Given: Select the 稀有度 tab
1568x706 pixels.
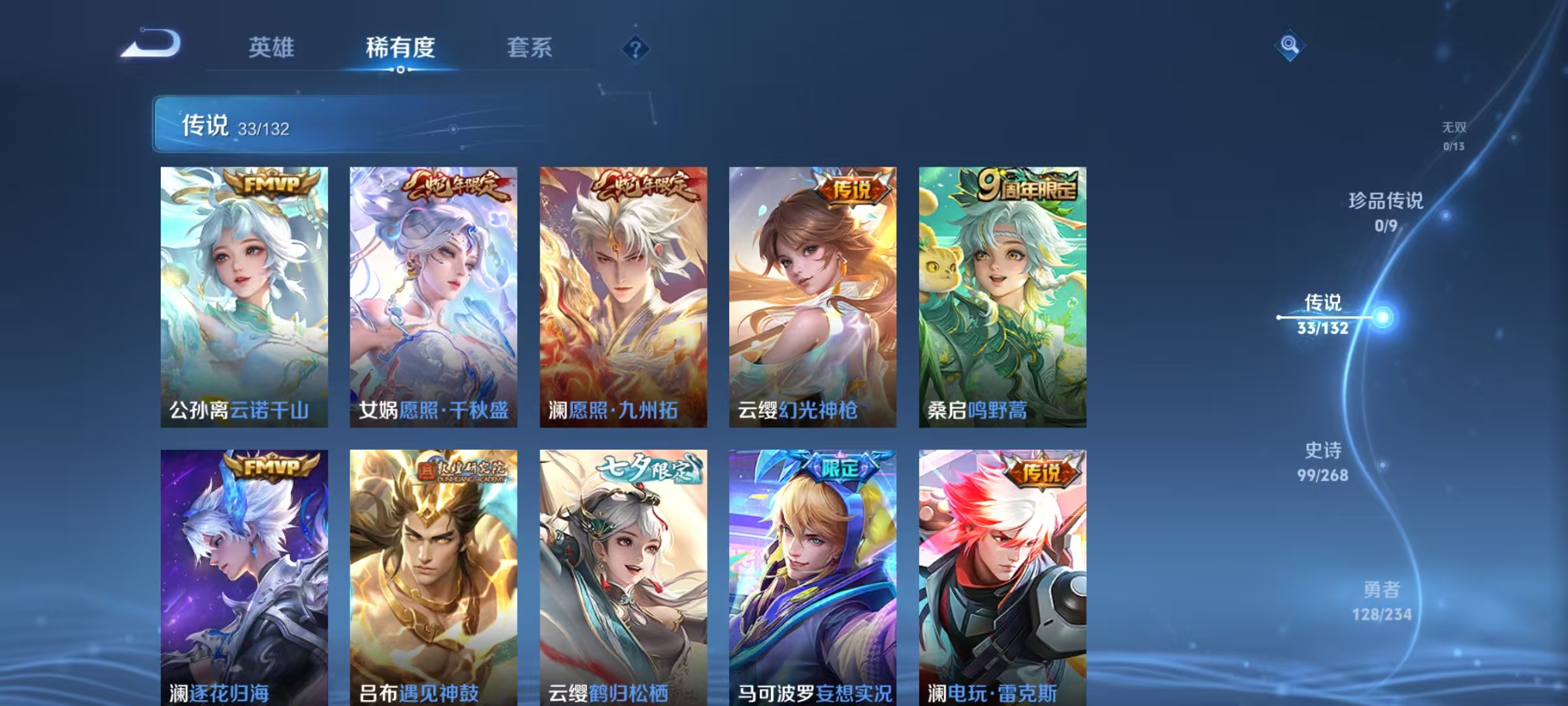Looking at the screenshot, I should [399, 48].
